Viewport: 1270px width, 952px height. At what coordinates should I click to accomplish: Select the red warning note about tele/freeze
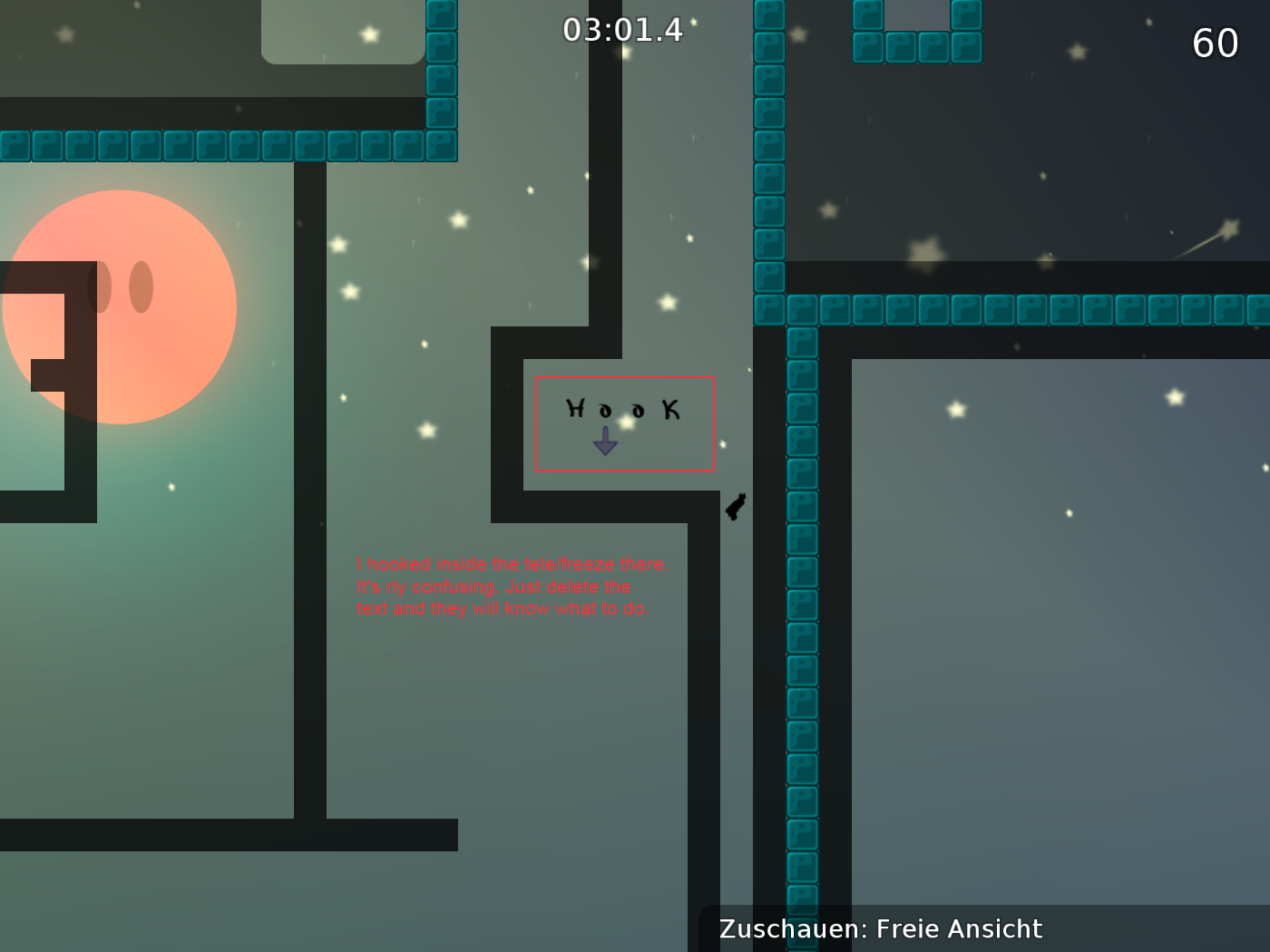coord(513,586)
